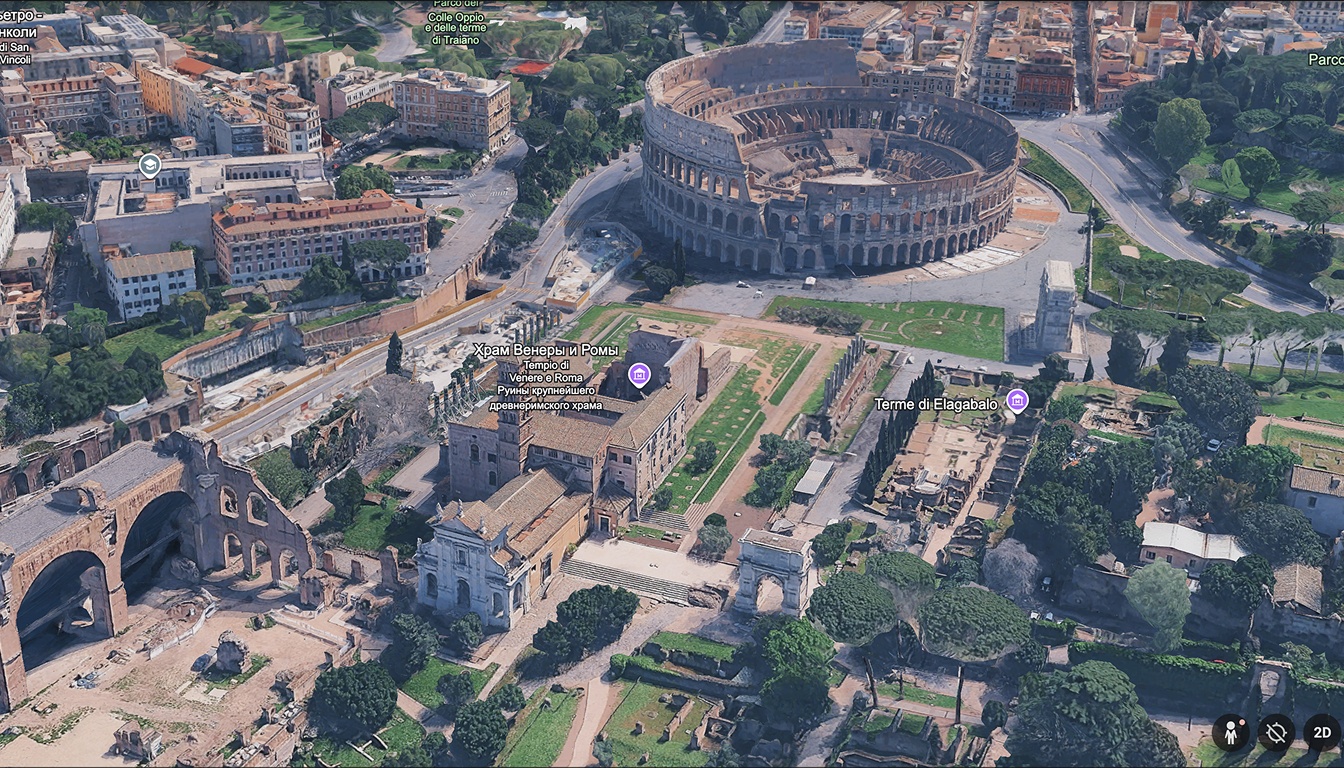Click the di San Vincoli label
This screenshot has height=768, width=1344.
pos(17,55)
